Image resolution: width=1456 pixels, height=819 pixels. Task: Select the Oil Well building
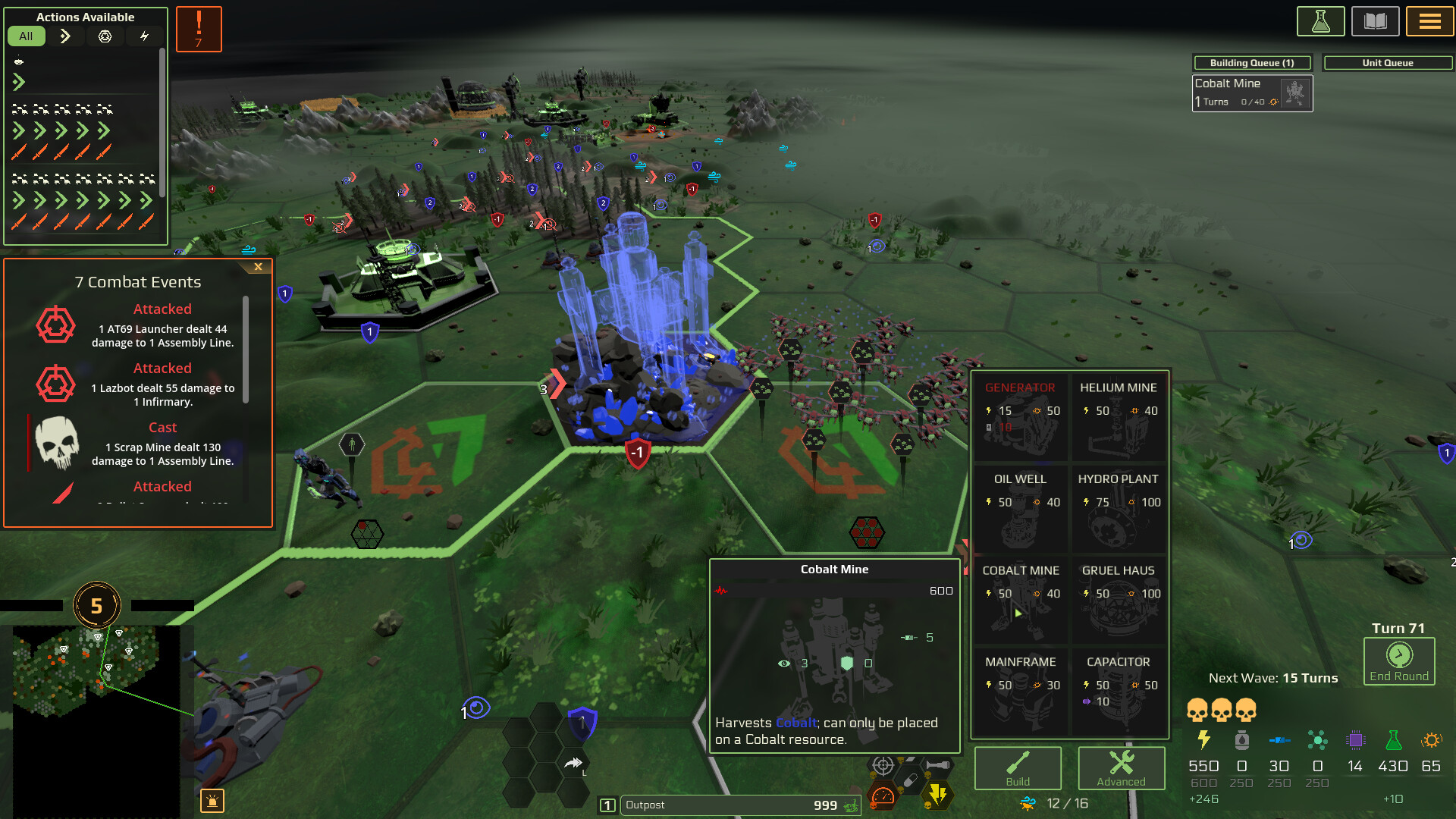tap(1020, 508)
